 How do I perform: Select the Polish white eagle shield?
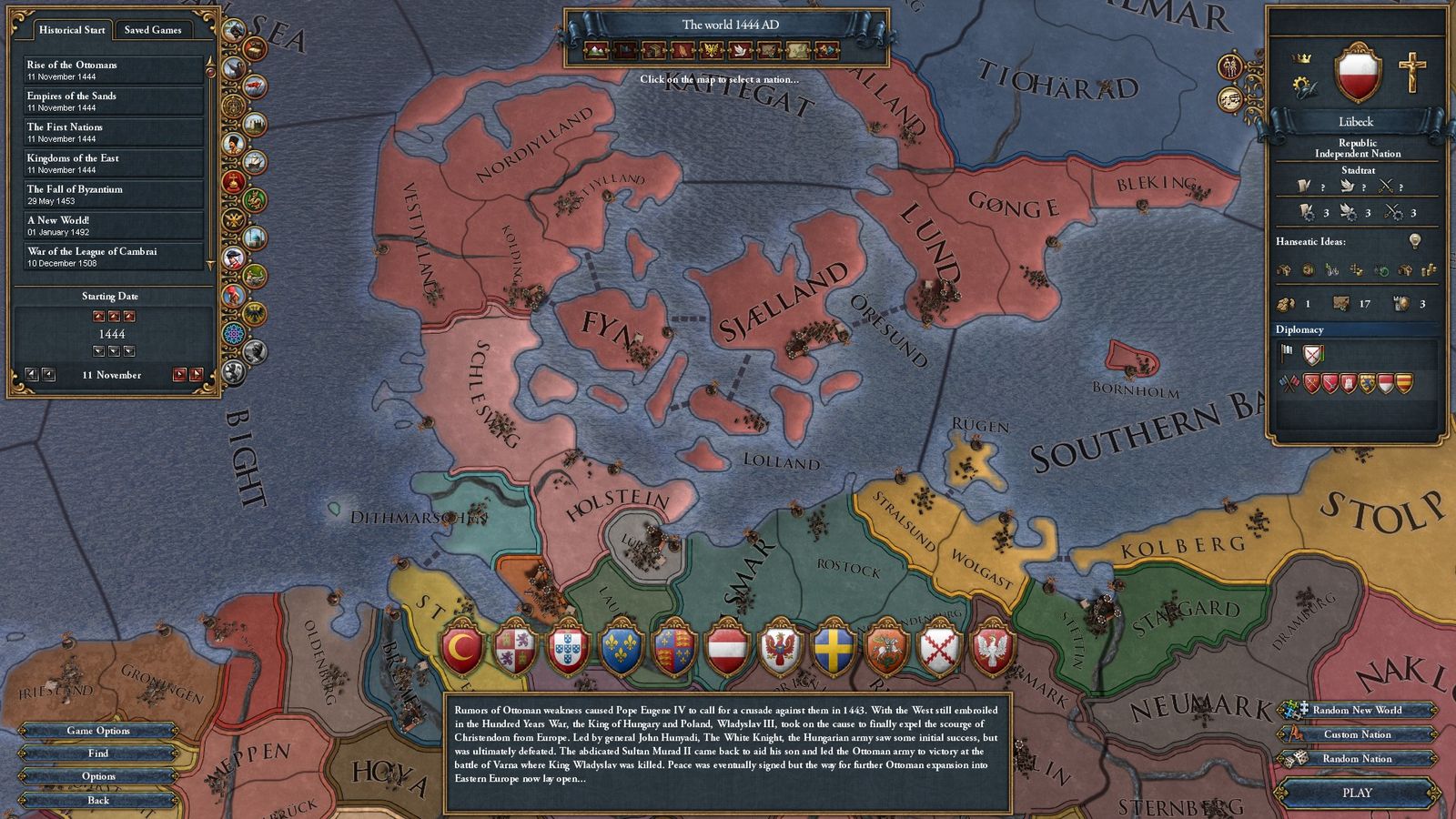coord(993,652)
